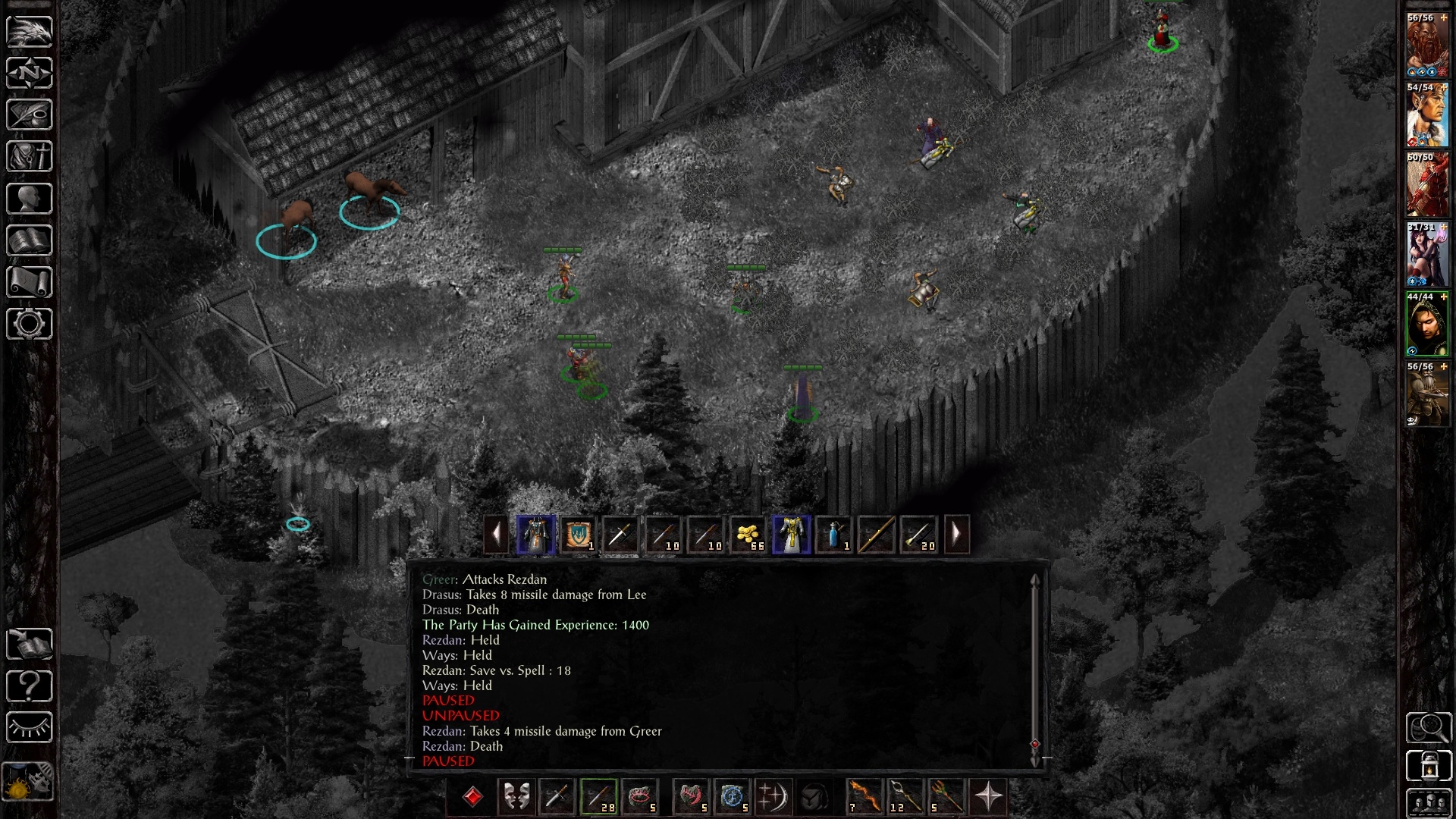Pick up the white and gold robe

(x=791, y=535)
